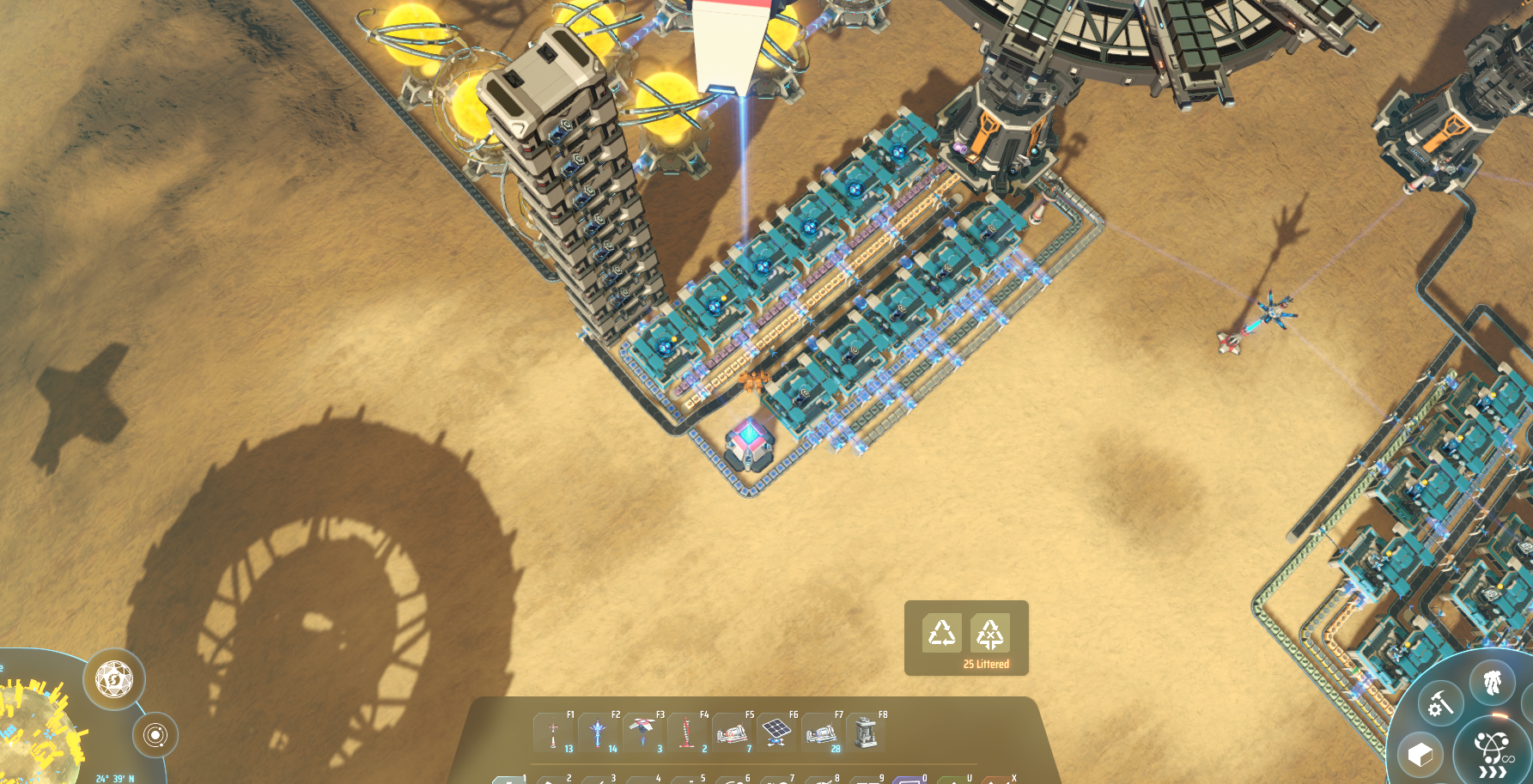
Task: Pick the blue-striped generator in slot F7
Action: pos(822,733)
